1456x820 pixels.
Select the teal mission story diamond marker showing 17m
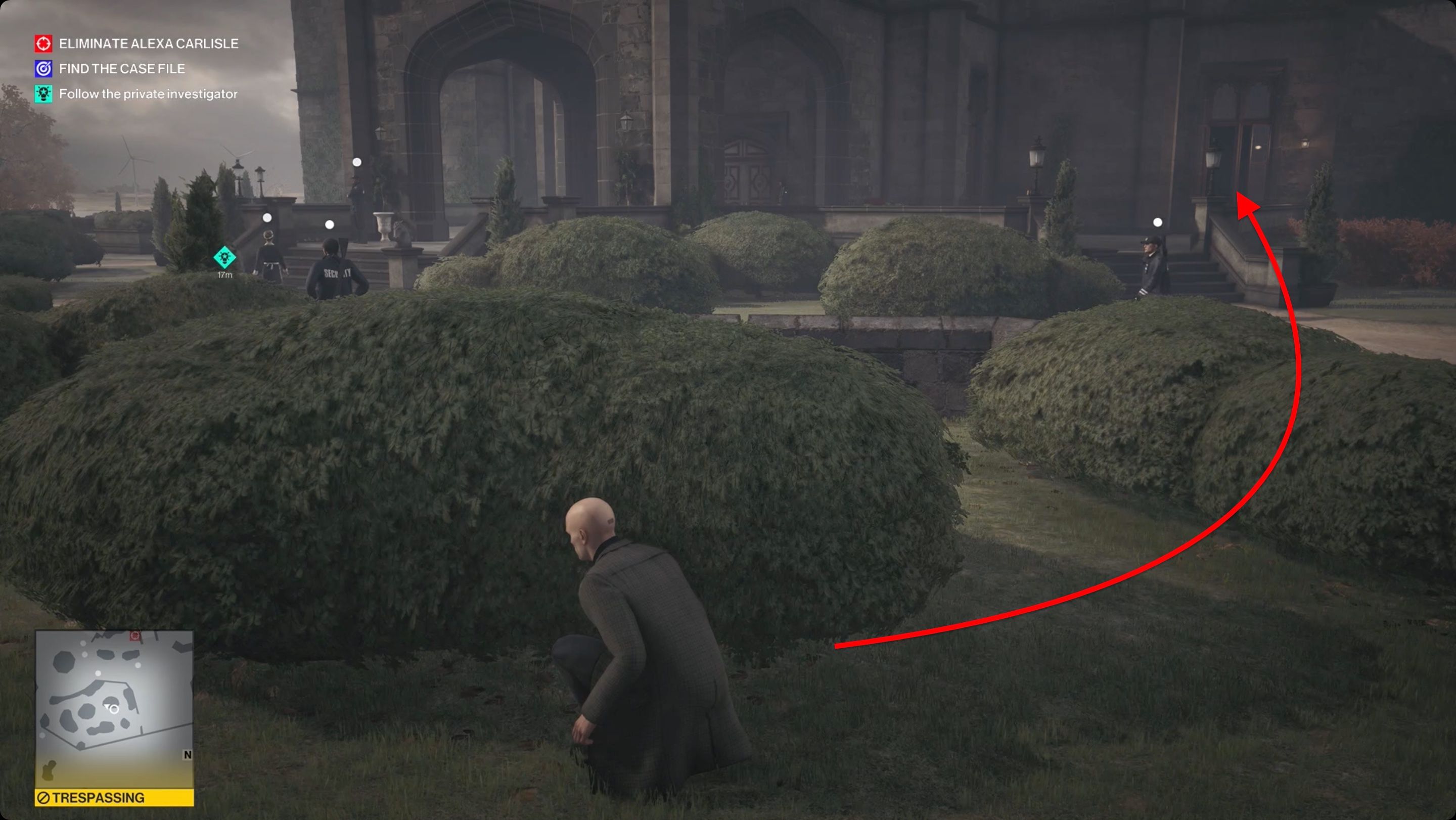point(224,258)
